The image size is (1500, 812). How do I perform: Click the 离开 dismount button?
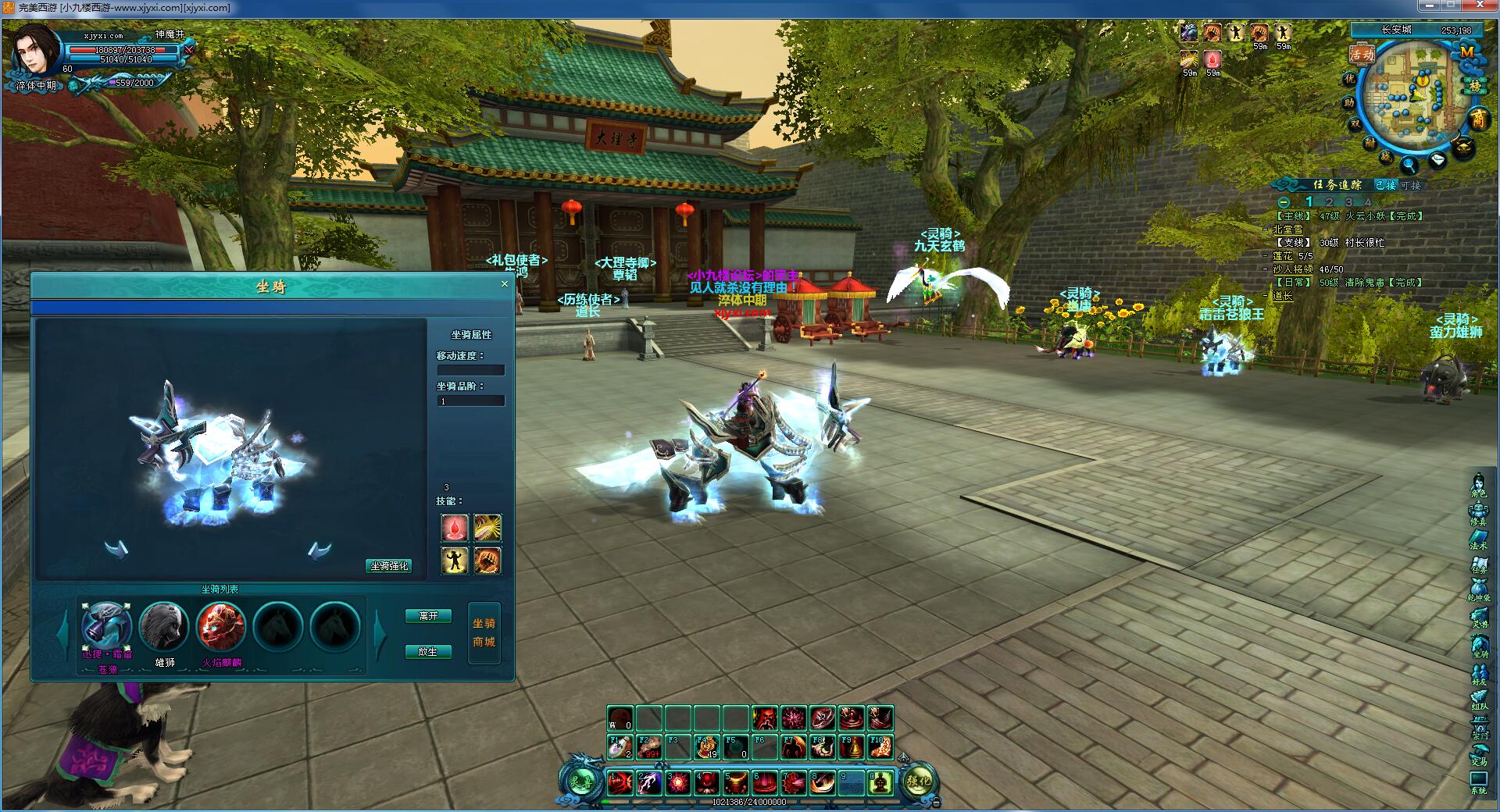(x=428, y=616)
